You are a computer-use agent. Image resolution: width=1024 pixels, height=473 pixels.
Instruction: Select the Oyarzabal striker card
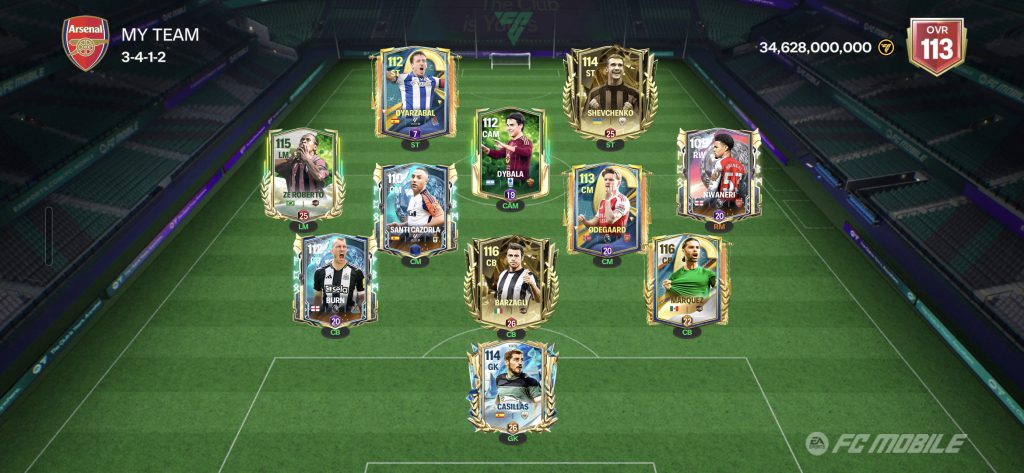(415, 96)
